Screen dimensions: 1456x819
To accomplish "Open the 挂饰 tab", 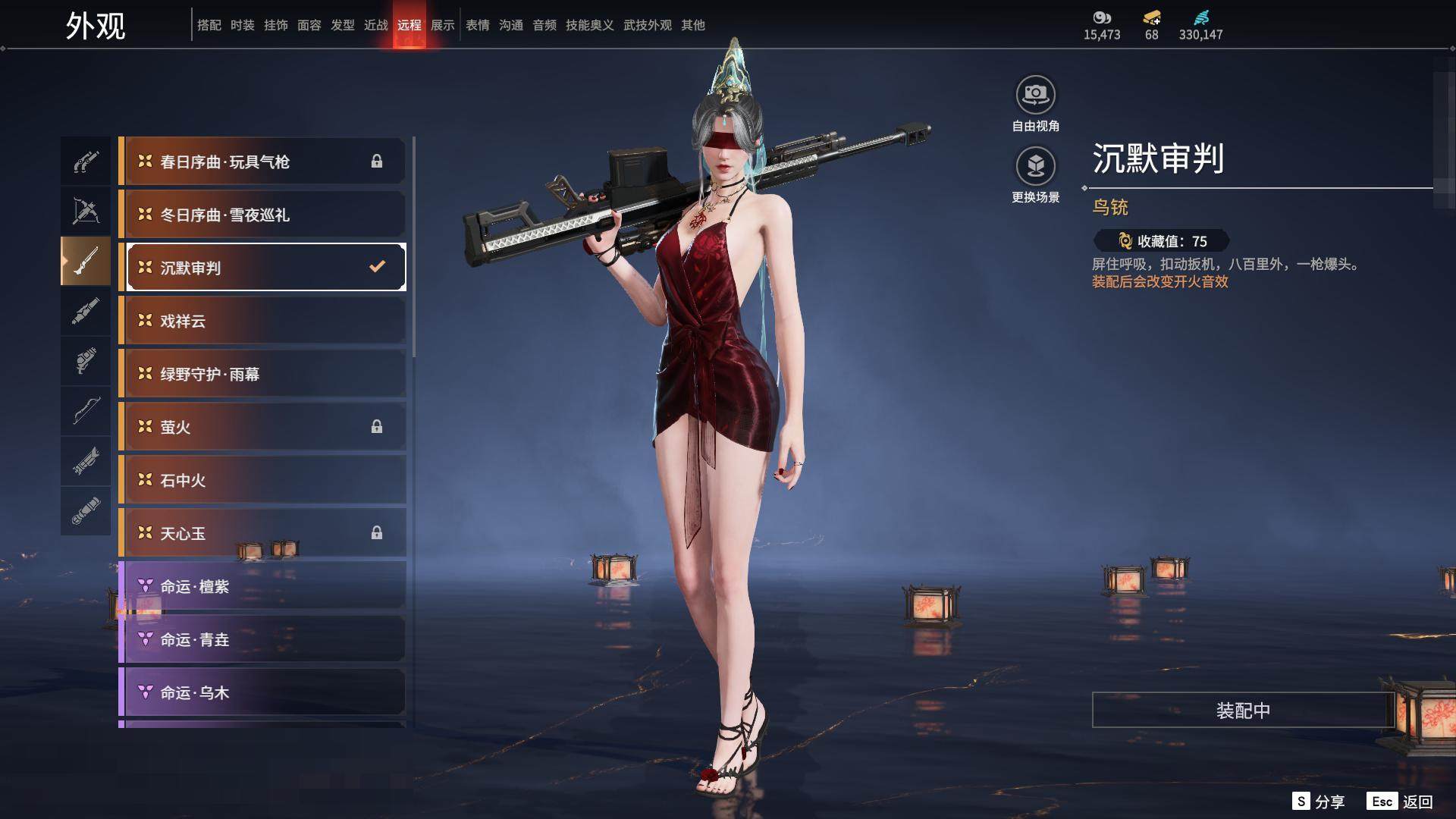I will 276,25.
